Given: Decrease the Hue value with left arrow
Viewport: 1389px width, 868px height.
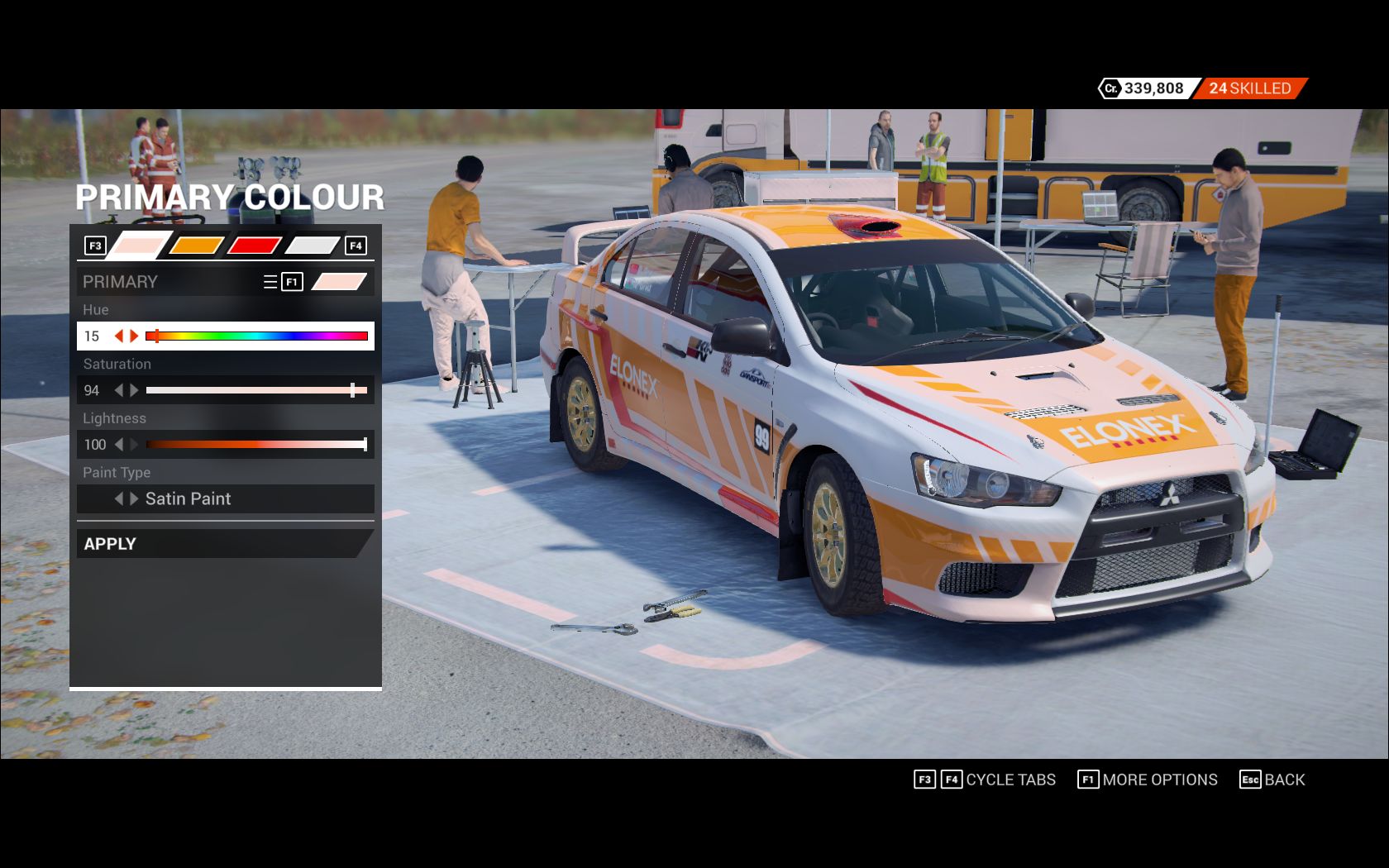Looking at the screenshot, I should 119,336.
